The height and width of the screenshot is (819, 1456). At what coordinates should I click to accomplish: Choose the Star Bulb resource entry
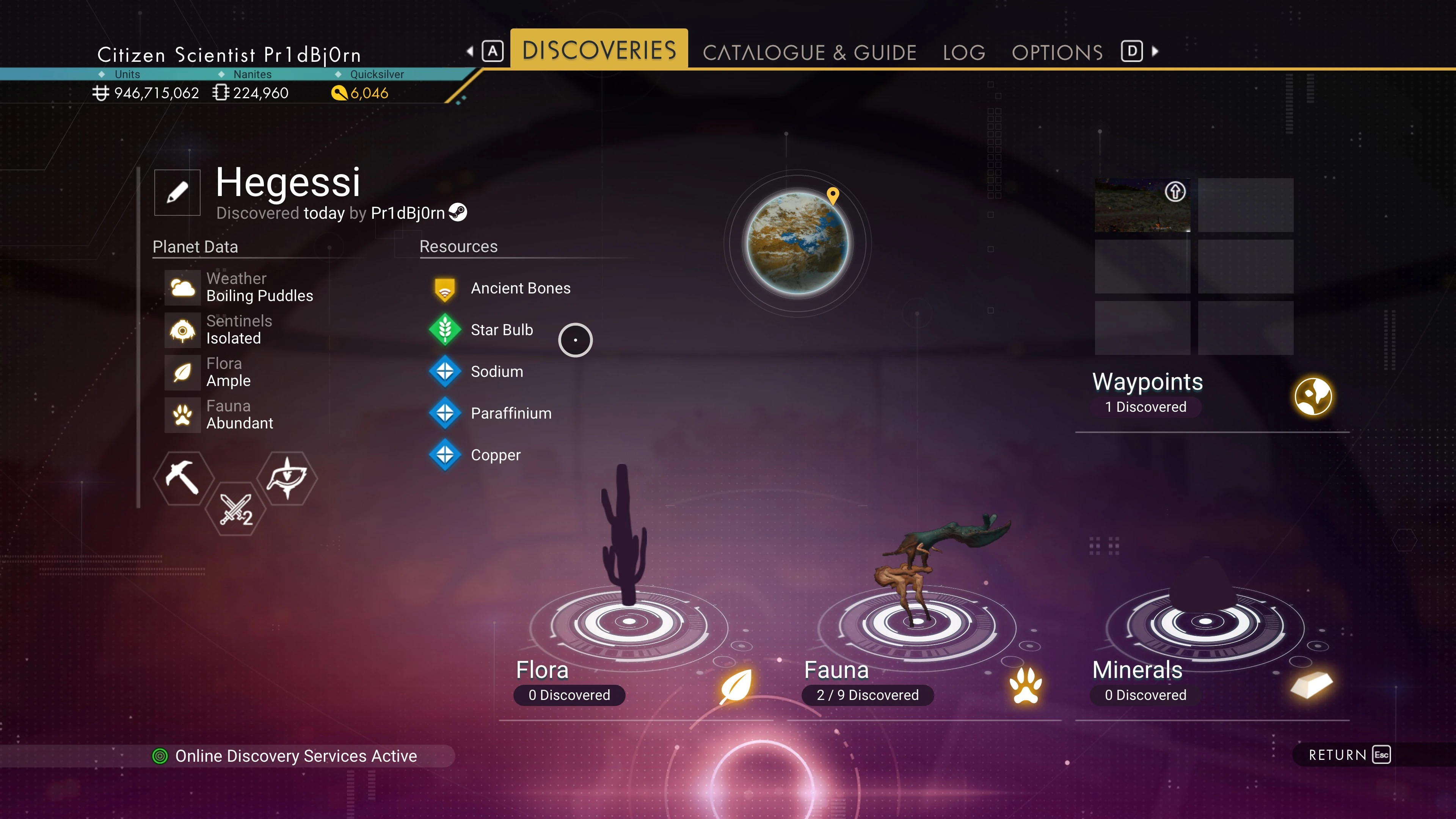(x=501, y=330)
